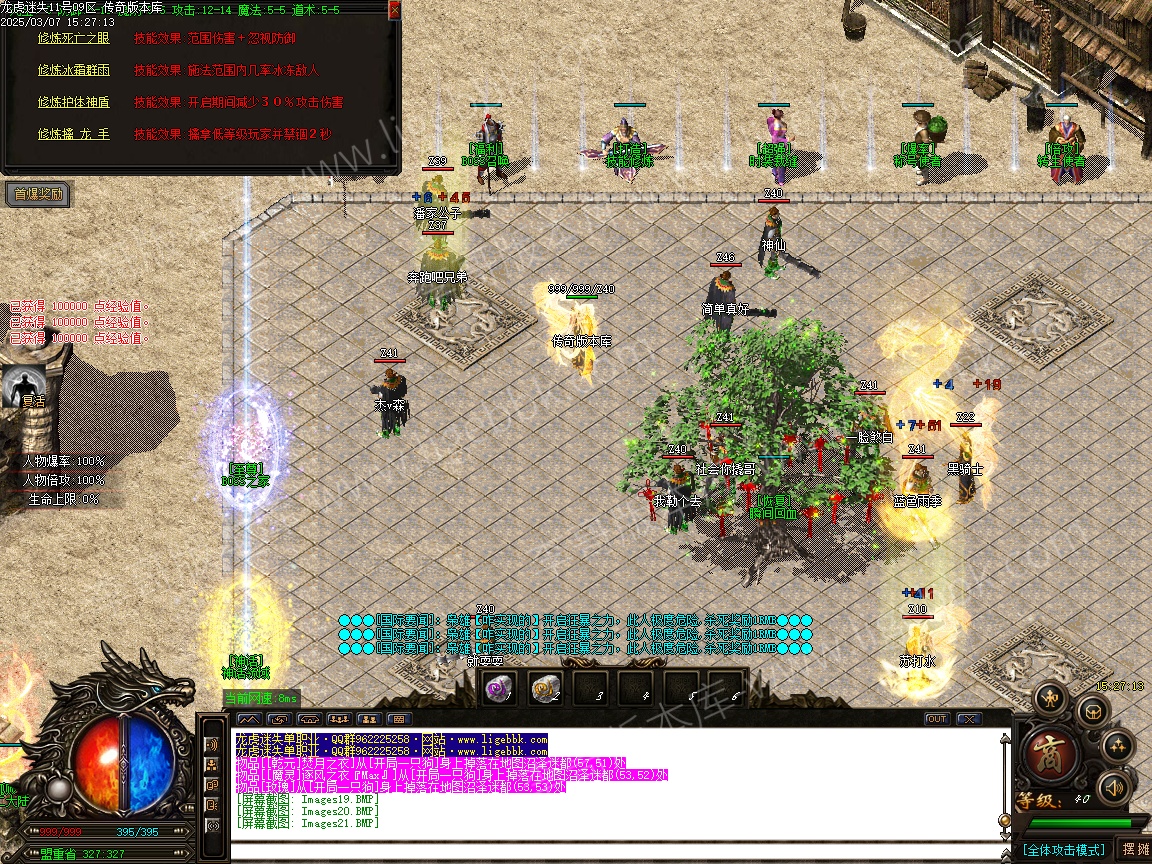Click the mountain-icon button above chat
This screenshot has height=864, width=1152.
pos(249,719)
